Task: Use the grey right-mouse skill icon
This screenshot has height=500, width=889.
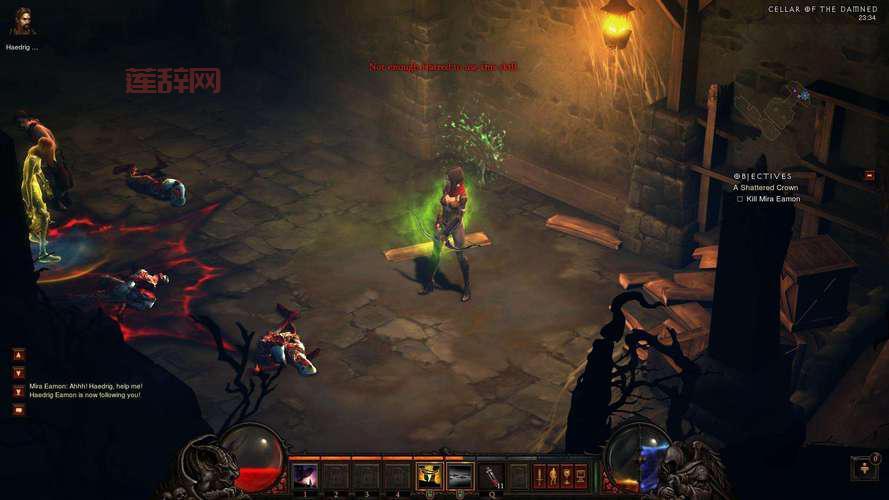Action: [460, 476]
